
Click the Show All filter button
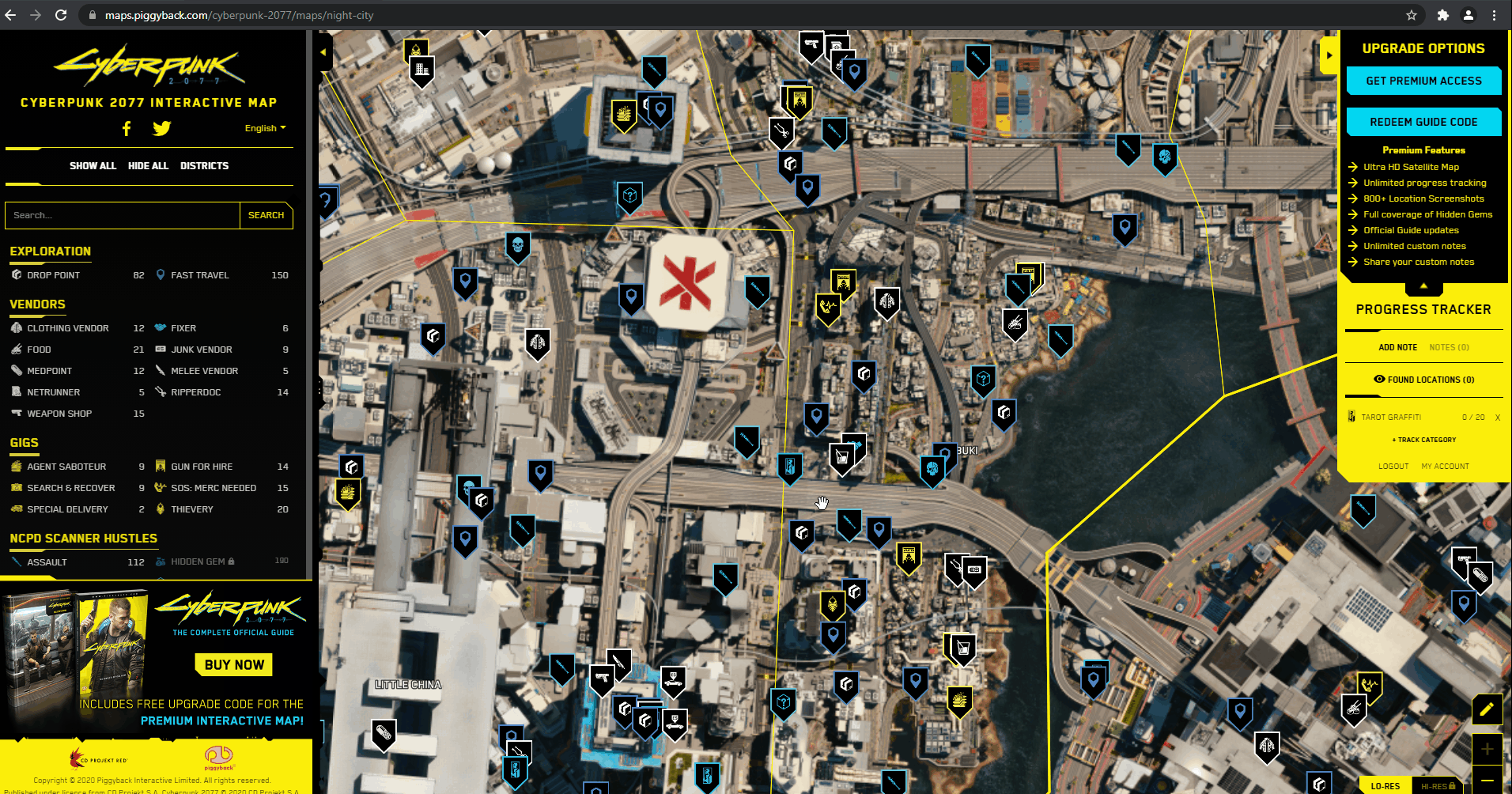[93, 166]
